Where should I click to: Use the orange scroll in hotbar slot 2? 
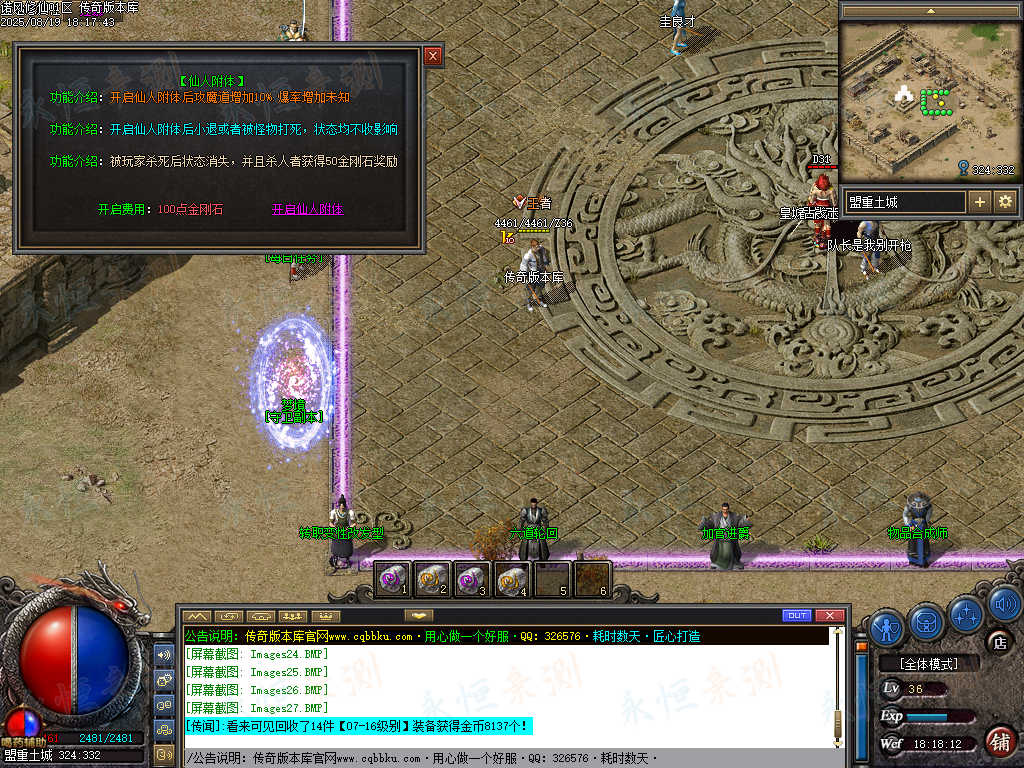pyautogui.click(x=431, y=579)
